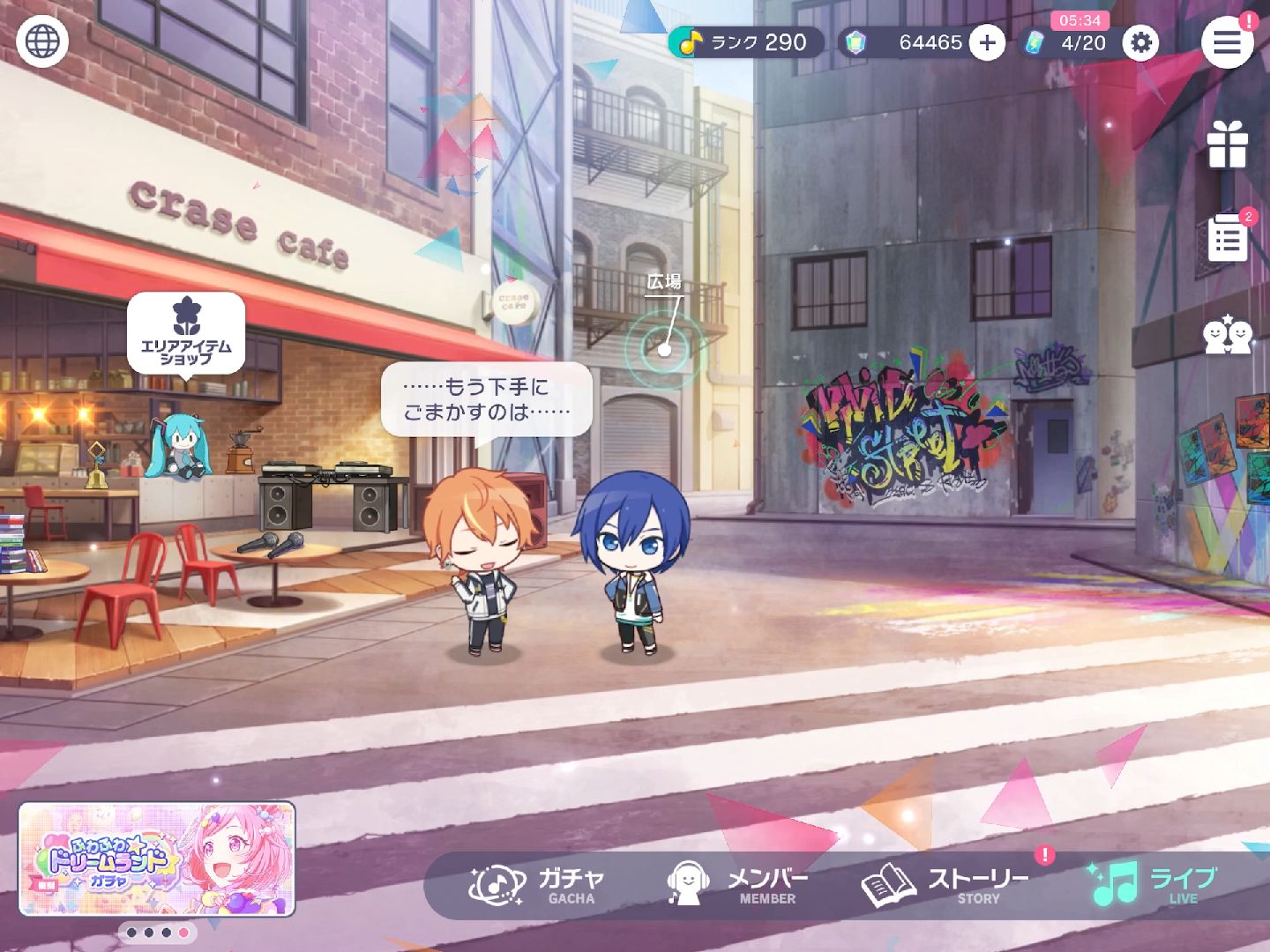This screenshot has height=952, width=1270.
Task: Open the Member menu
Action: point(734,884)
